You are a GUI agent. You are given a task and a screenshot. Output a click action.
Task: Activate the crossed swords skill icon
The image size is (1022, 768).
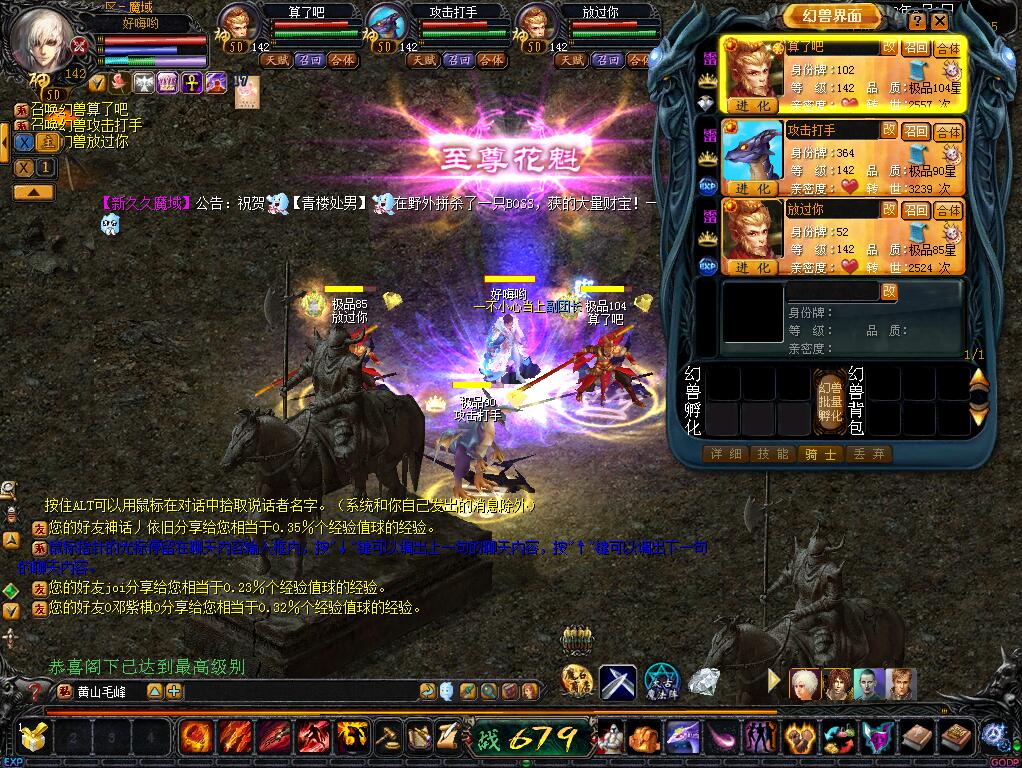618,683
